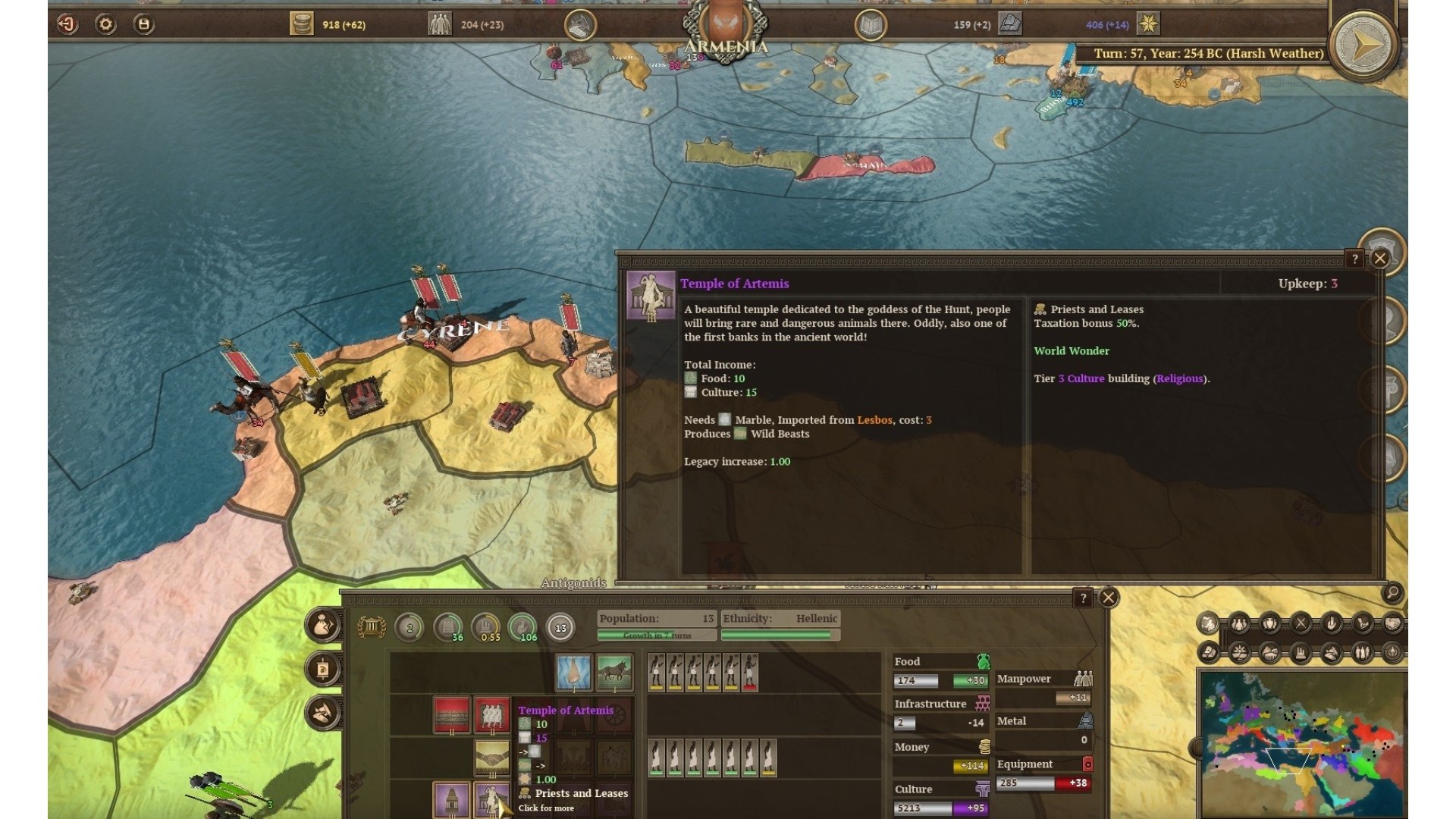The image size is (1456, 819).
Task: Close the Temple of Artemis info panel
Action: pos(1380,259)
